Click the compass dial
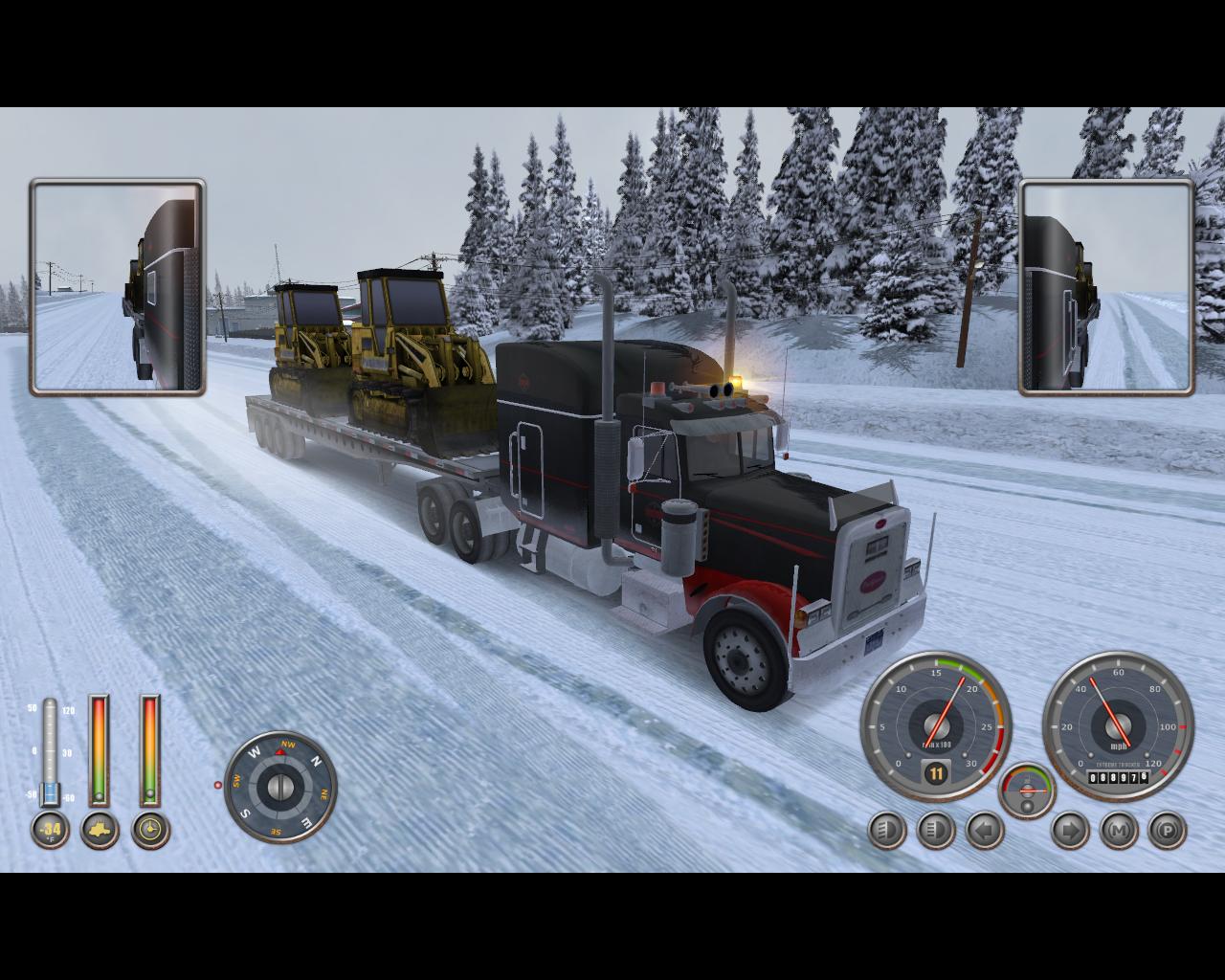Viewport: 1225px width, 980px height. click(x=280, y=787)
